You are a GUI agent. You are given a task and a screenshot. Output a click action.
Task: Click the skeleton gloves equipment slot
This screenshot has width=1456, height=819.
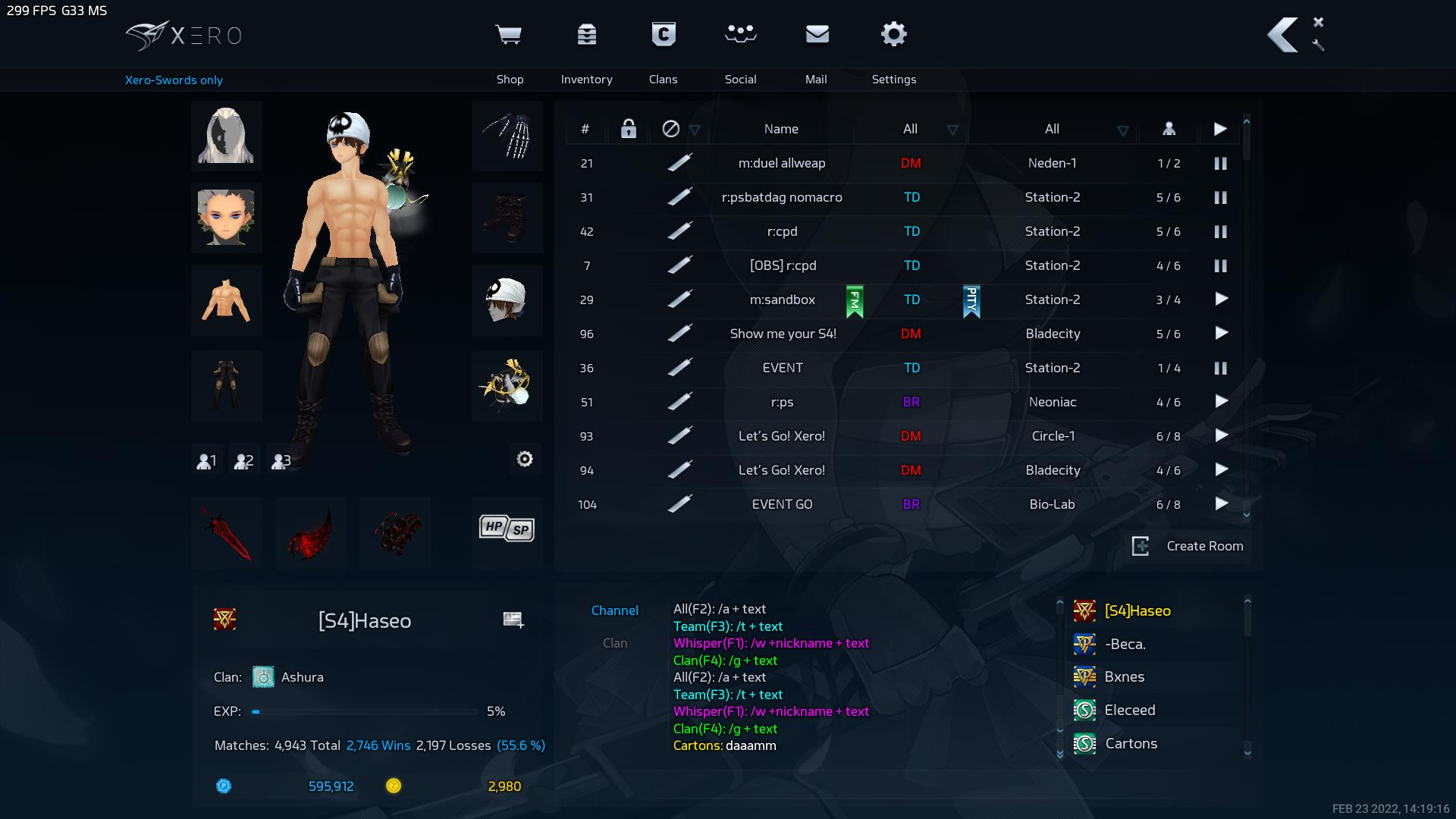click(507, 136)
